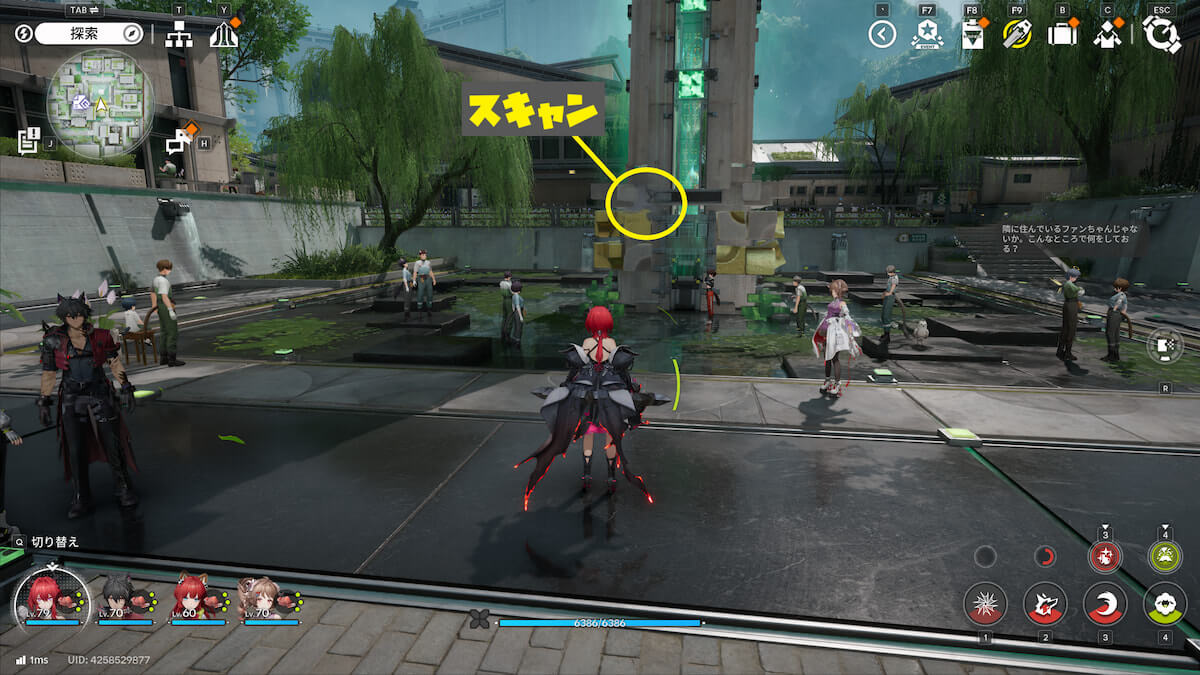The image size is (1200, 675).
Task: Open the hierarchy tree icon menu
Action: pos(179,35)
